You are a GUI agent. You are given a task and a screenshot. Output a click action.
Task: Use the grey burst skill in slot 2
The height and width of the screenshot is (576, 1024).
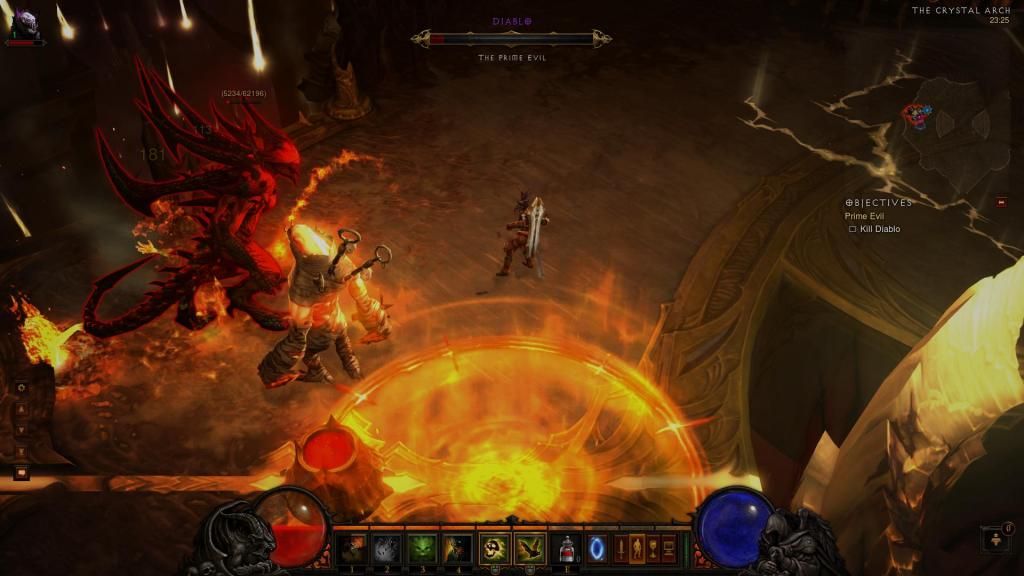[387, 548]
